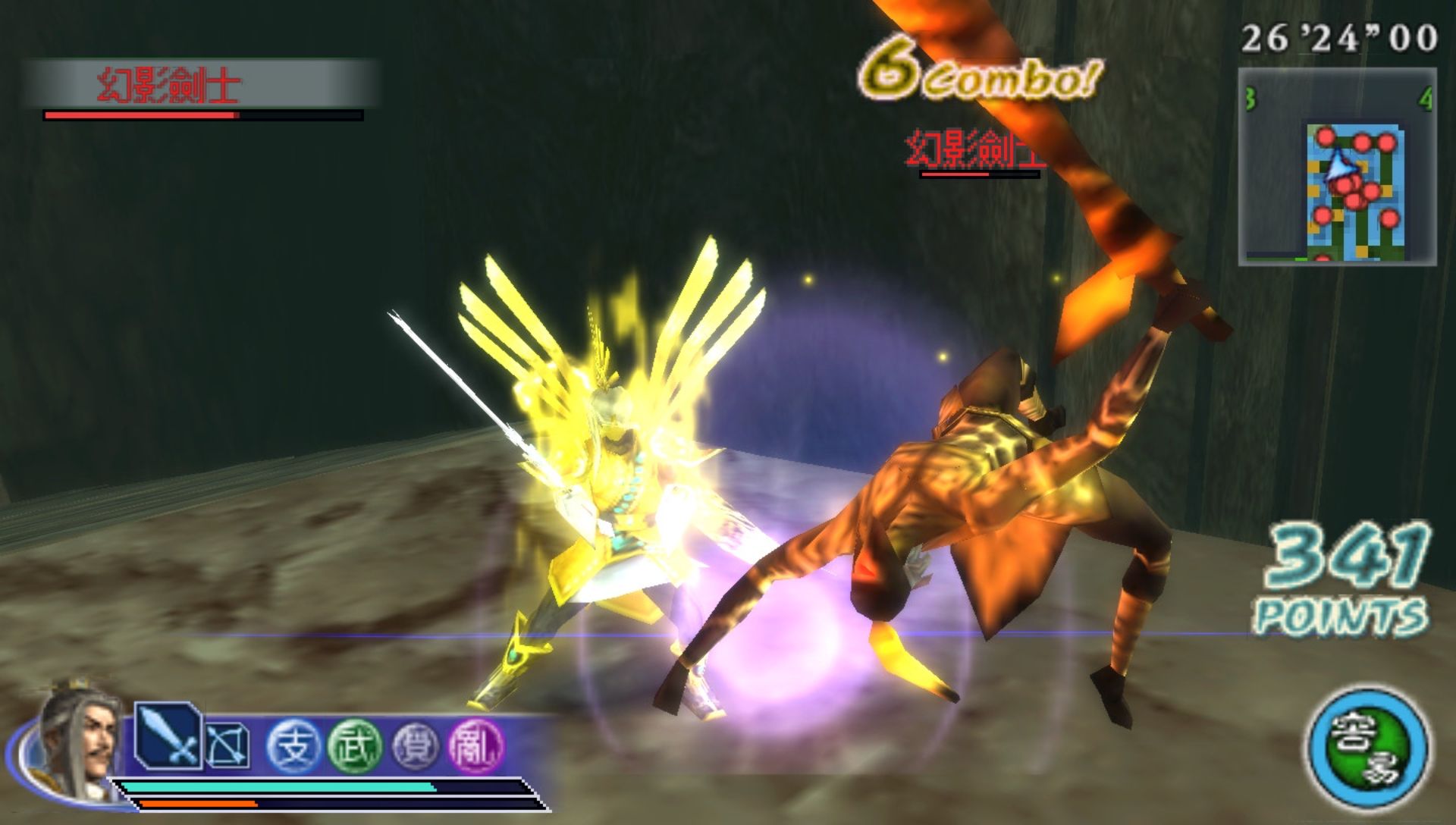Select the sword weapon icon
This screenshot has height=825, width=1456.
[x=168, y=736]
